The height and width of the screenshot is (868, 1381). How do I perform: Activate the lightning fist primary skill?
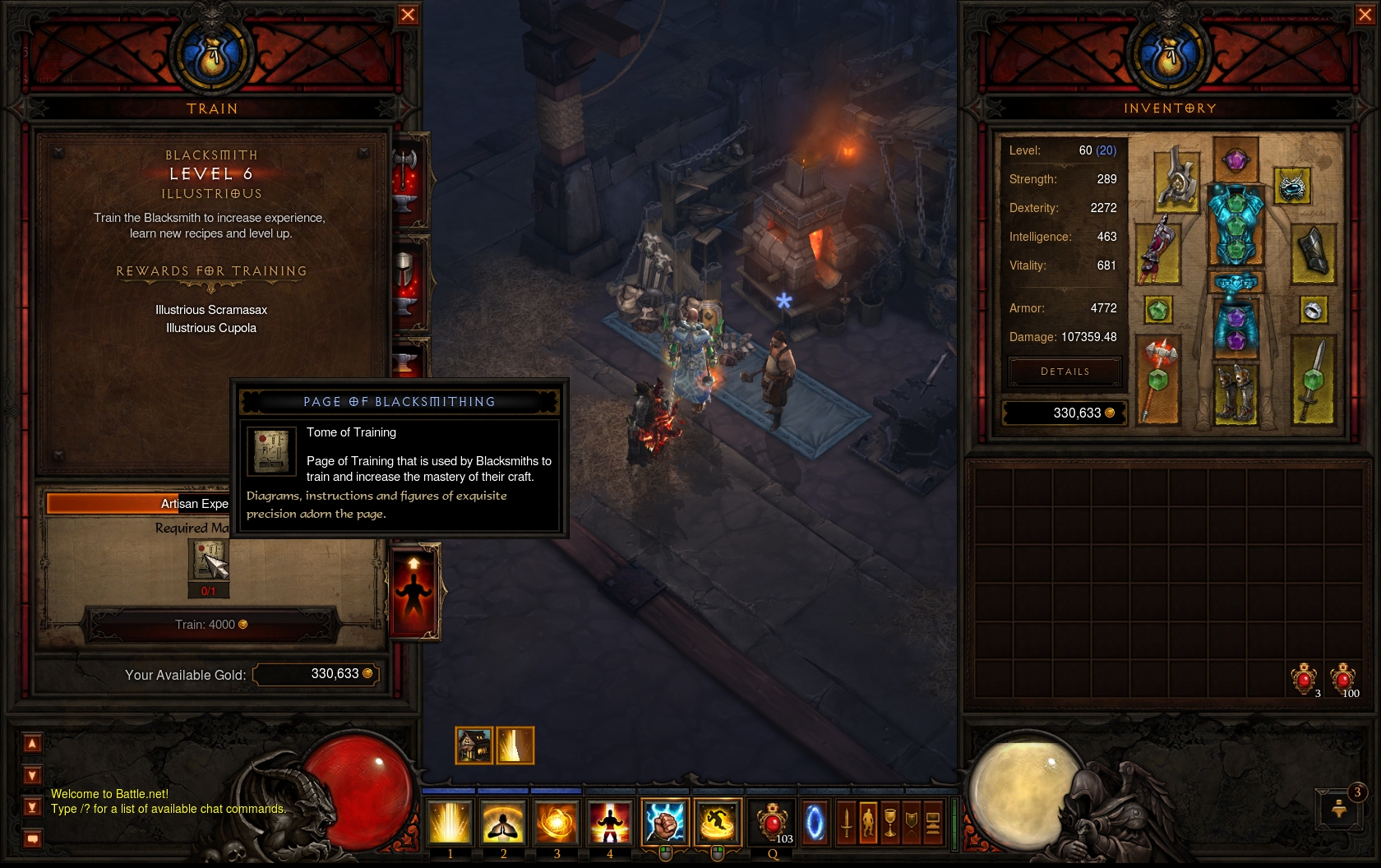point(664,822)
